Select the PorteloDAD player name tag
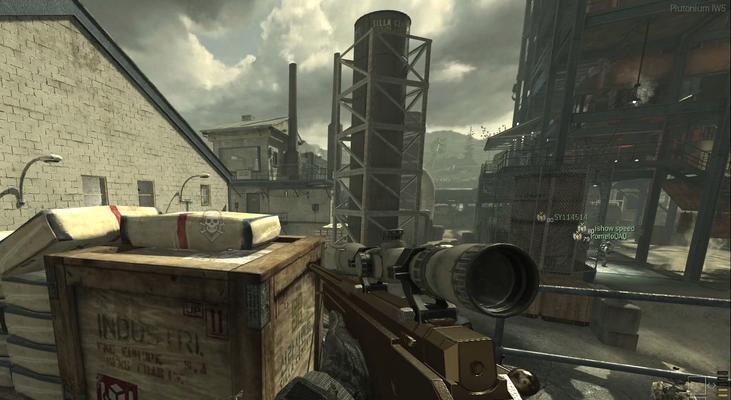 coord(608,237)
